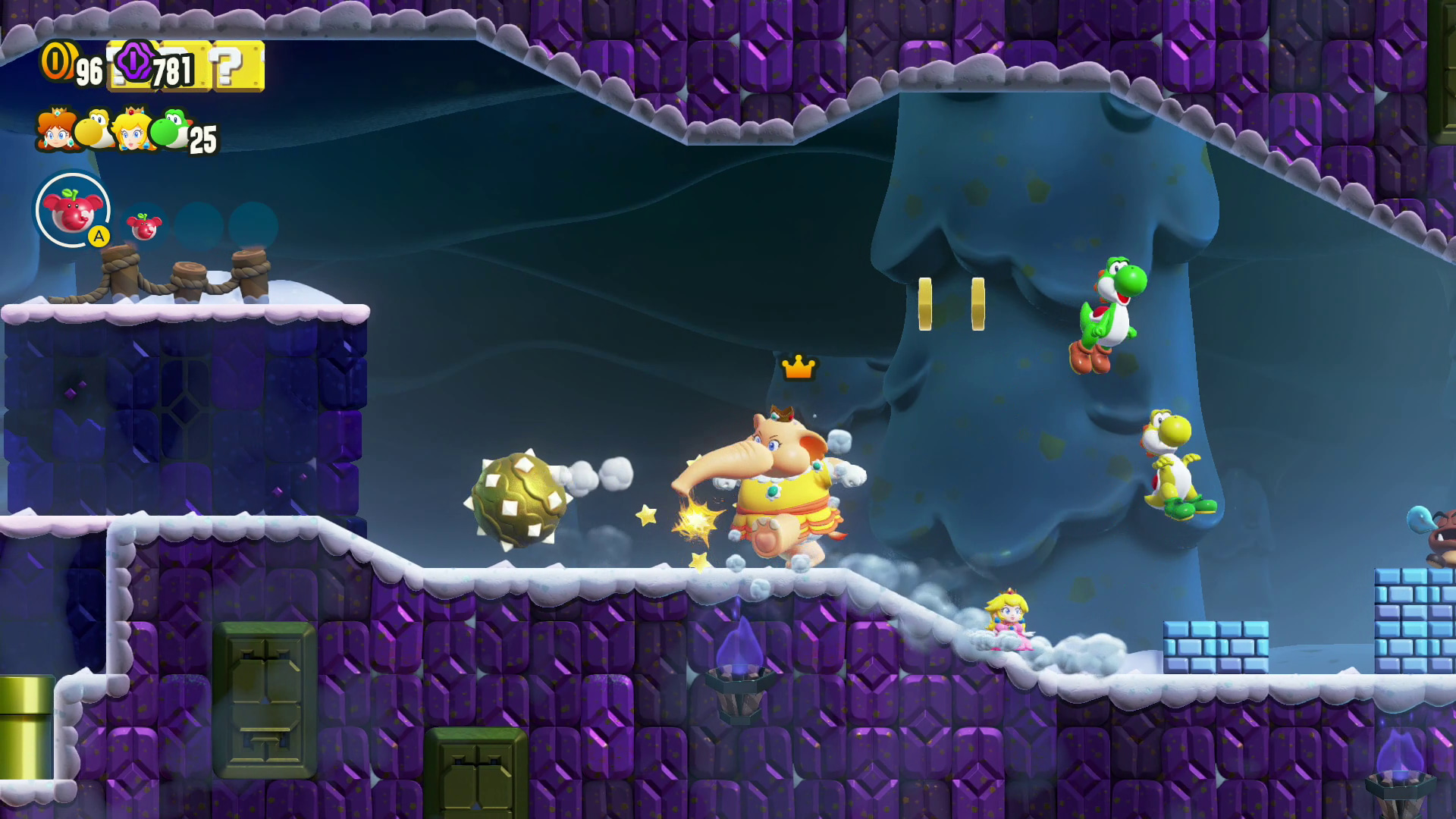Select the small Elephant Fruit reserve icon
This screenshot has width=1456, height=819.
tap(143, 226)
